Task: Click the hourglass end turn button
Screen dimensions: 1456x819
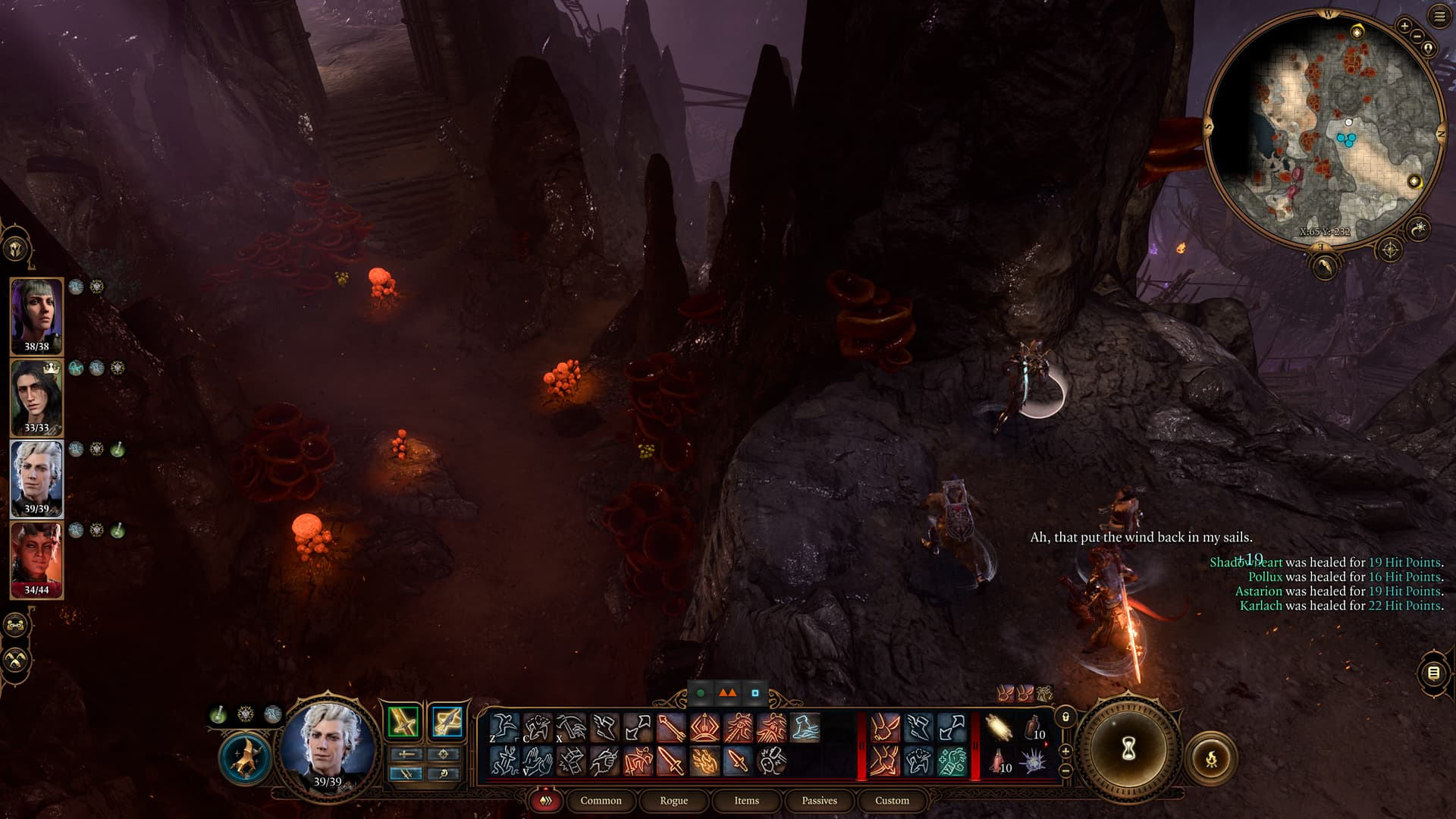Action: click(x=1128, y=749)
